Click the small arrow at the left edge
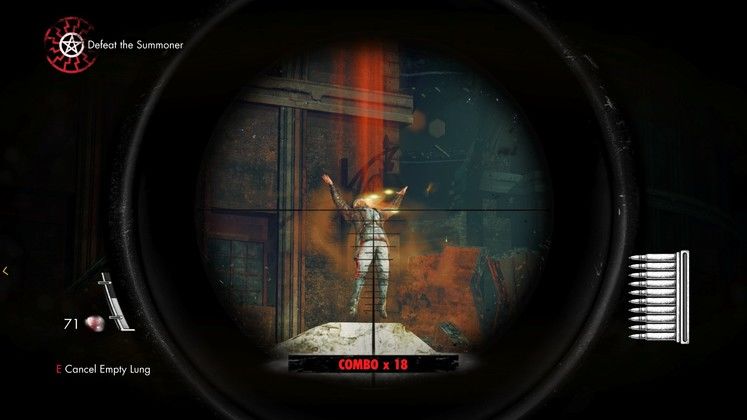Viewport: 747px width, 420px height. coord(6,270)
